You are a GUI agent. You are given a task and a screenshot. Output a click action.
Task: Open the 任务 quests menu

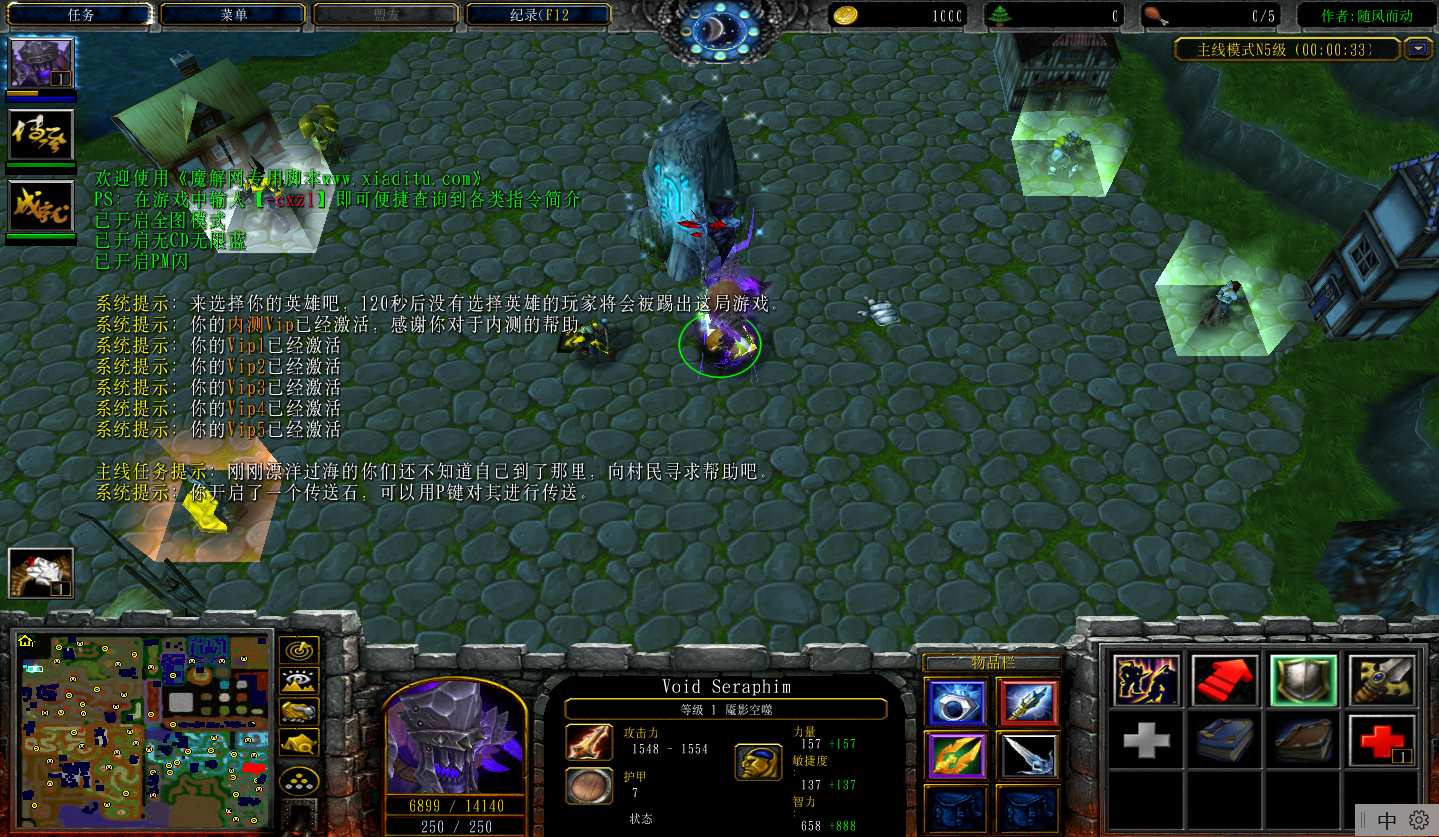(81, 15)
